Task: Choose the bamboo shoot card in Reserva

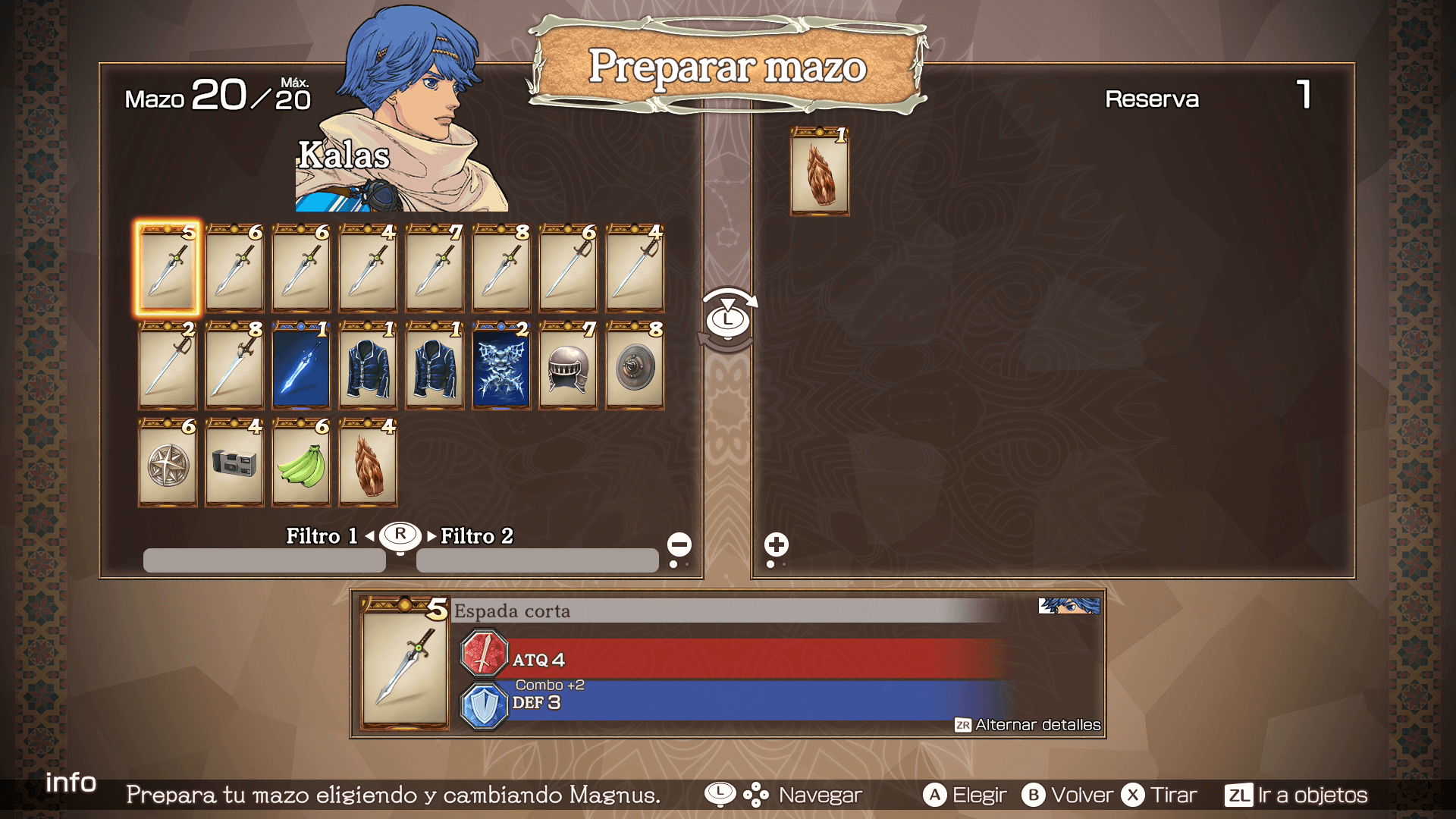Action: pos(820,172)
